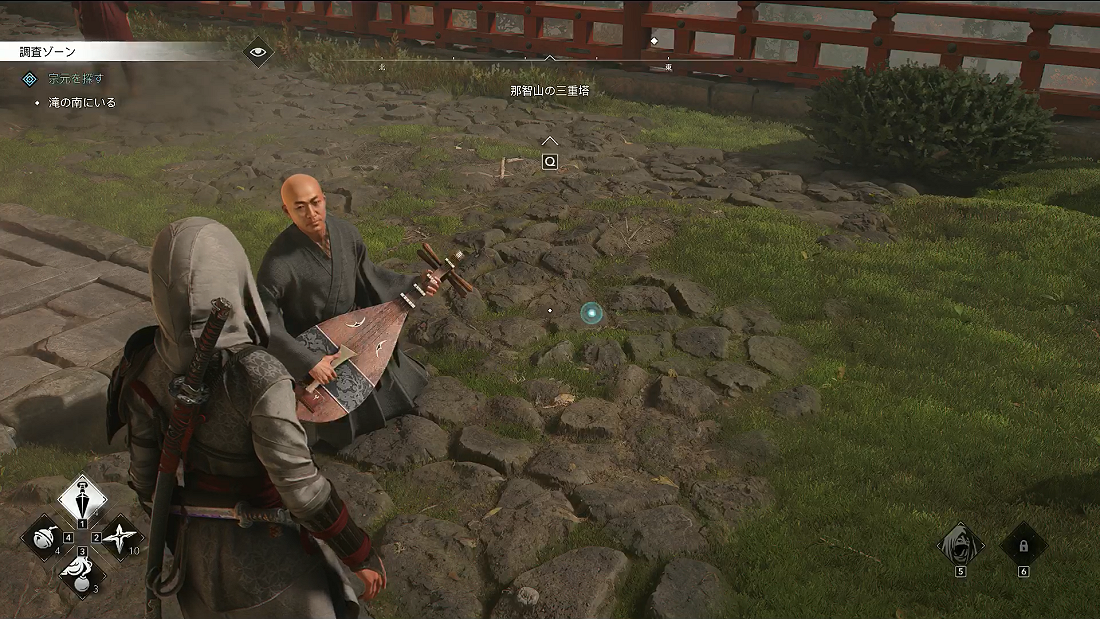Click the eye visibility indicator icon

pyautogui.click(x=258, y=51)
